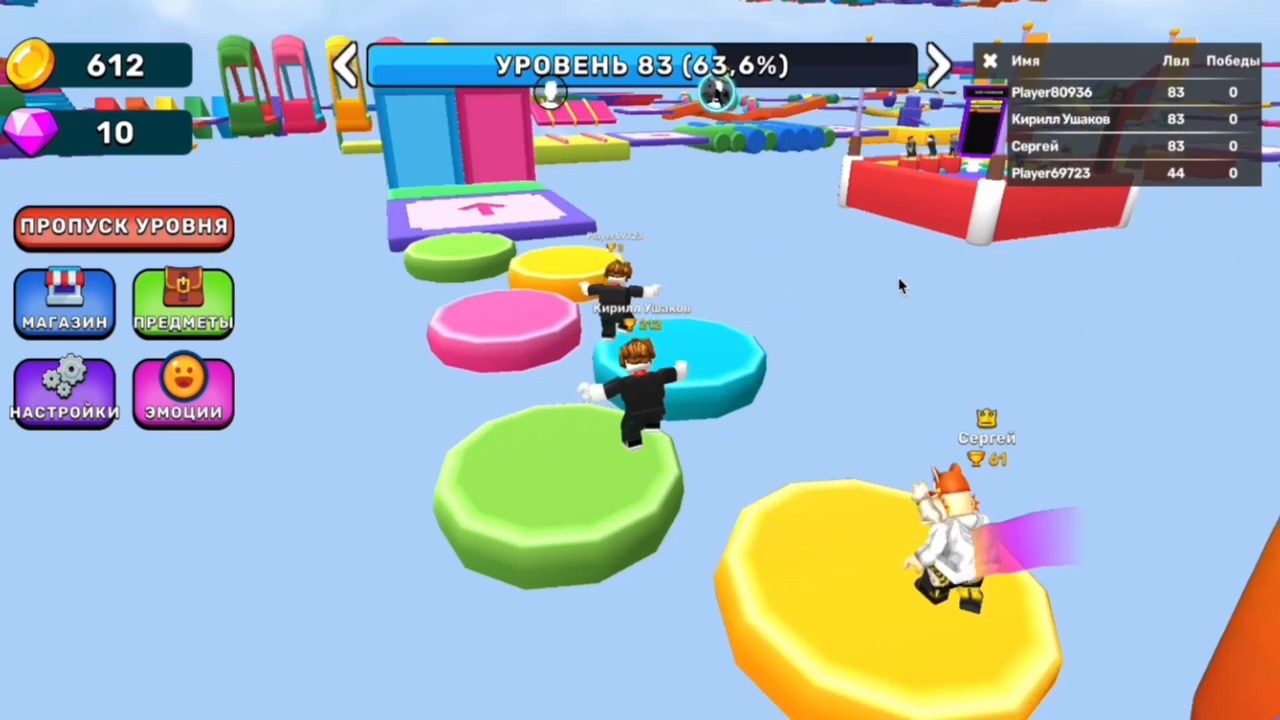Select Кирилл Ушаков in the leaderboard

(x=1060, y=119)
